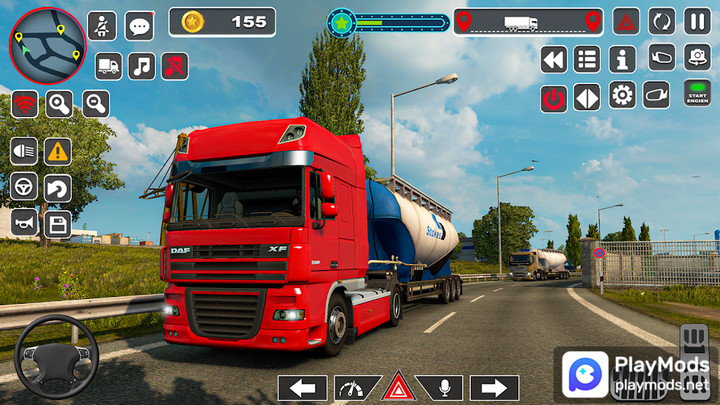Open the chat speech bubble
720x405 pixels.
(139, 26)
